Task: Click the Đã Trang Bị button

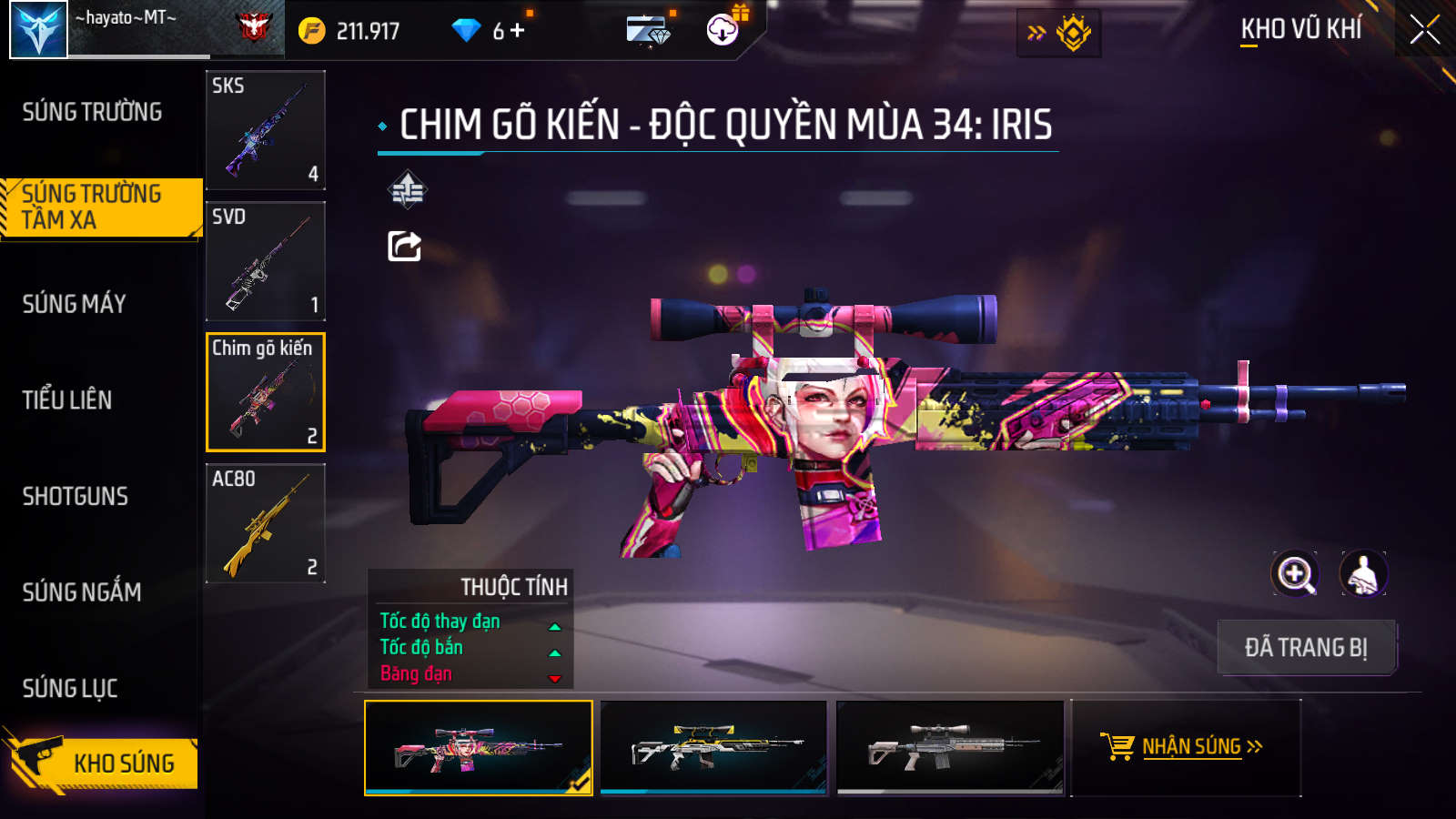Action: pyautogui.click(x=1306, y=647)
